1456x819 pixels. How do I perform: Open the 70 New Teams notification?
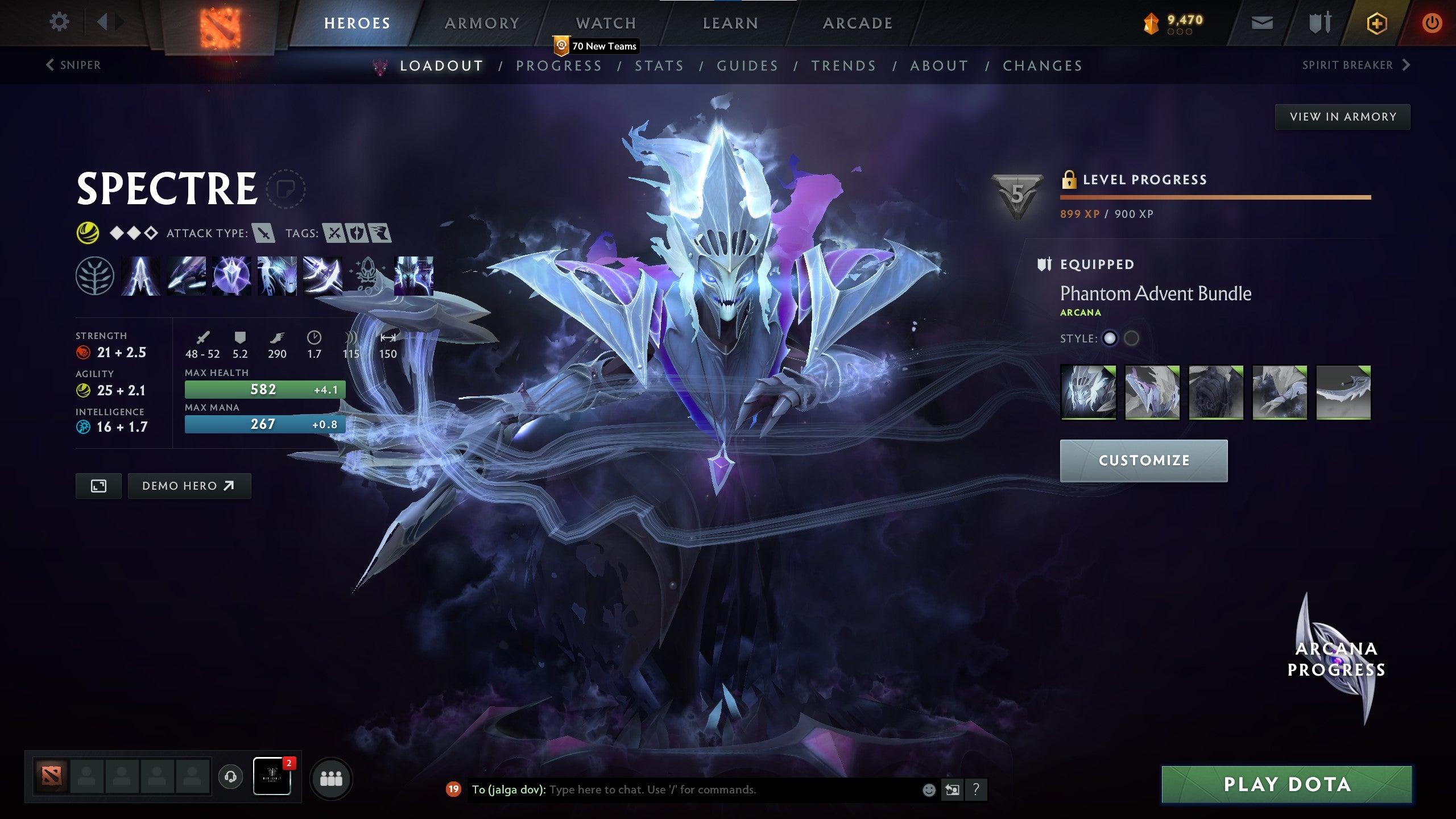pos(594,47)
